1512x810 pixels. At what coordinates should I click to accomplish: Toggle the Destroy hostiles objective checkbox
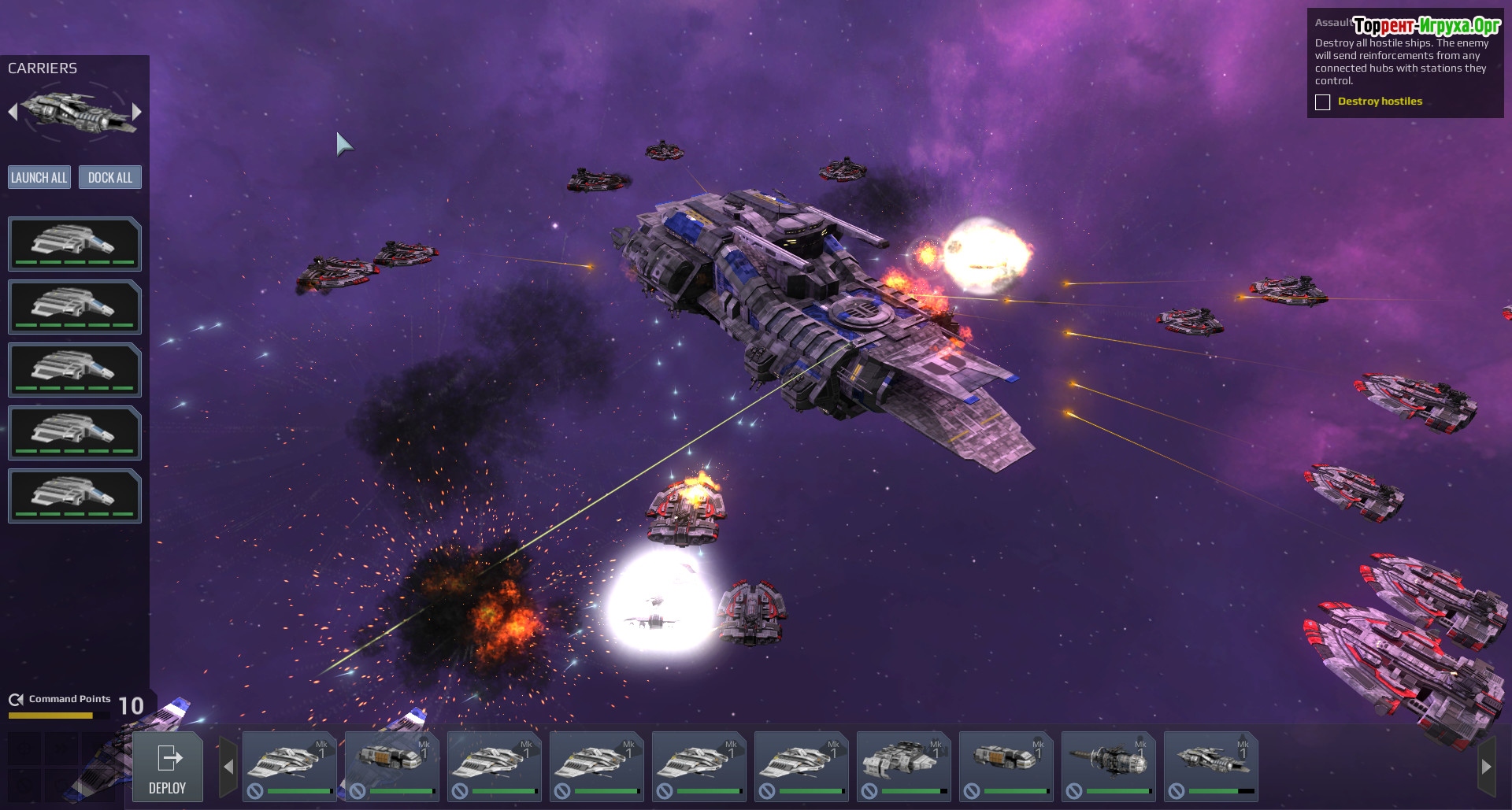[1323, 102]
